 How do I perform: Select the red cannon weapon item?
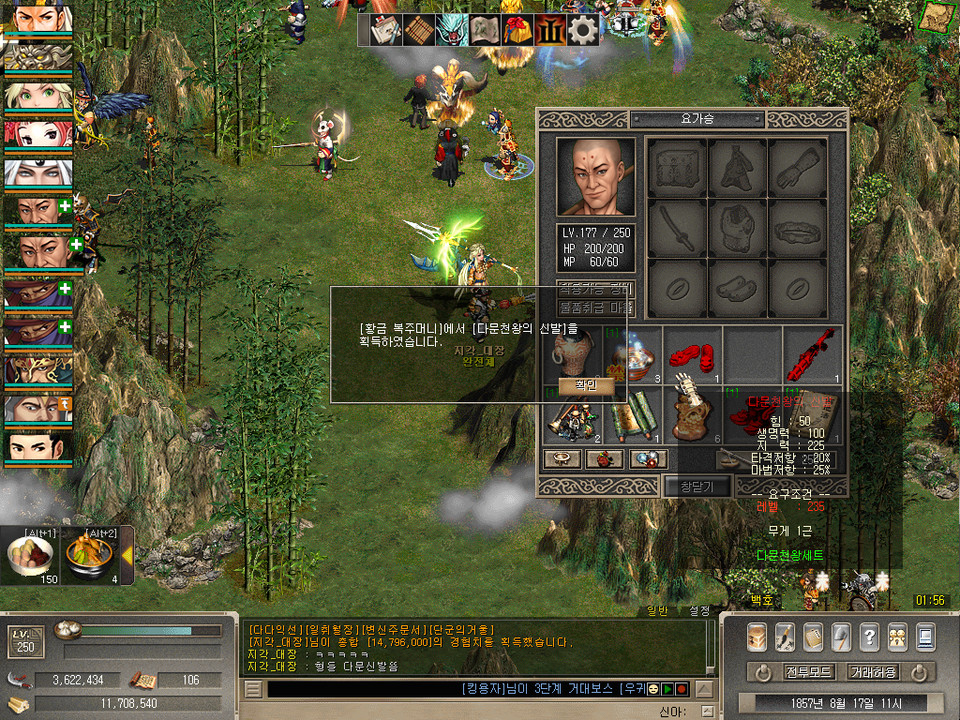(811, 352)
